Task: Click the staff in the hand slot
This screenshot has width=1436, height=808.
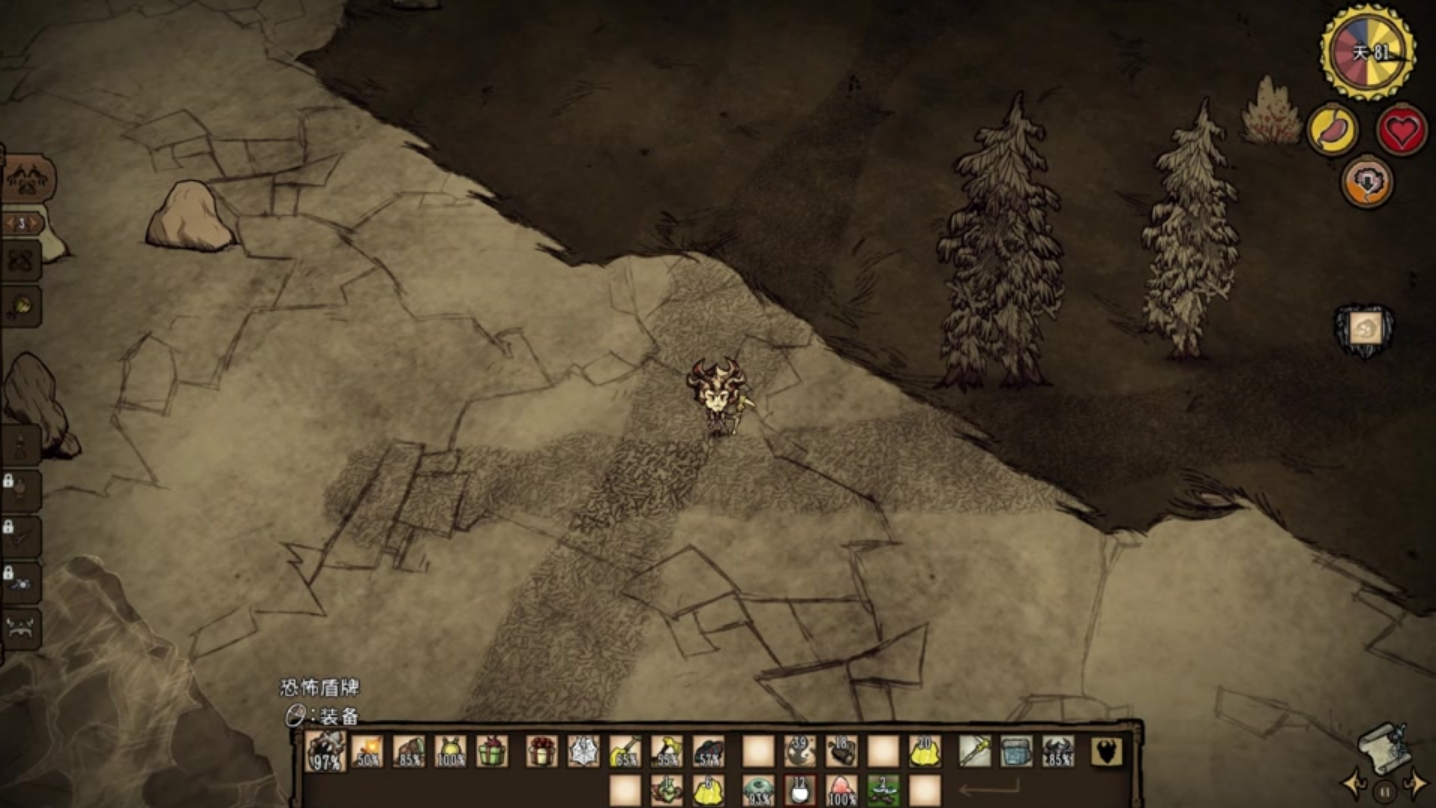Action: [x=975, y=751]
